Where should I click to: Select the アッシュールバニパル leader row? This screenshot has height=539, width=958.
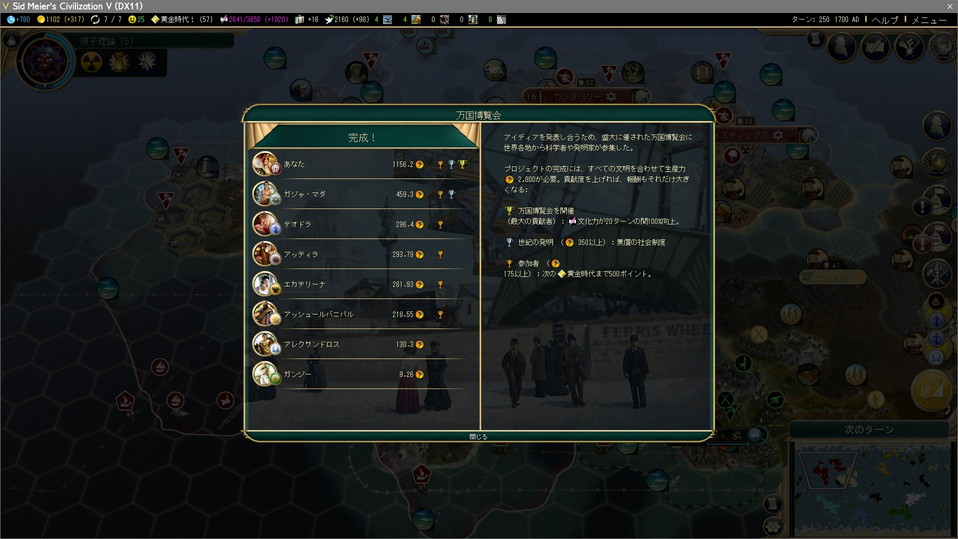[361, 314]
